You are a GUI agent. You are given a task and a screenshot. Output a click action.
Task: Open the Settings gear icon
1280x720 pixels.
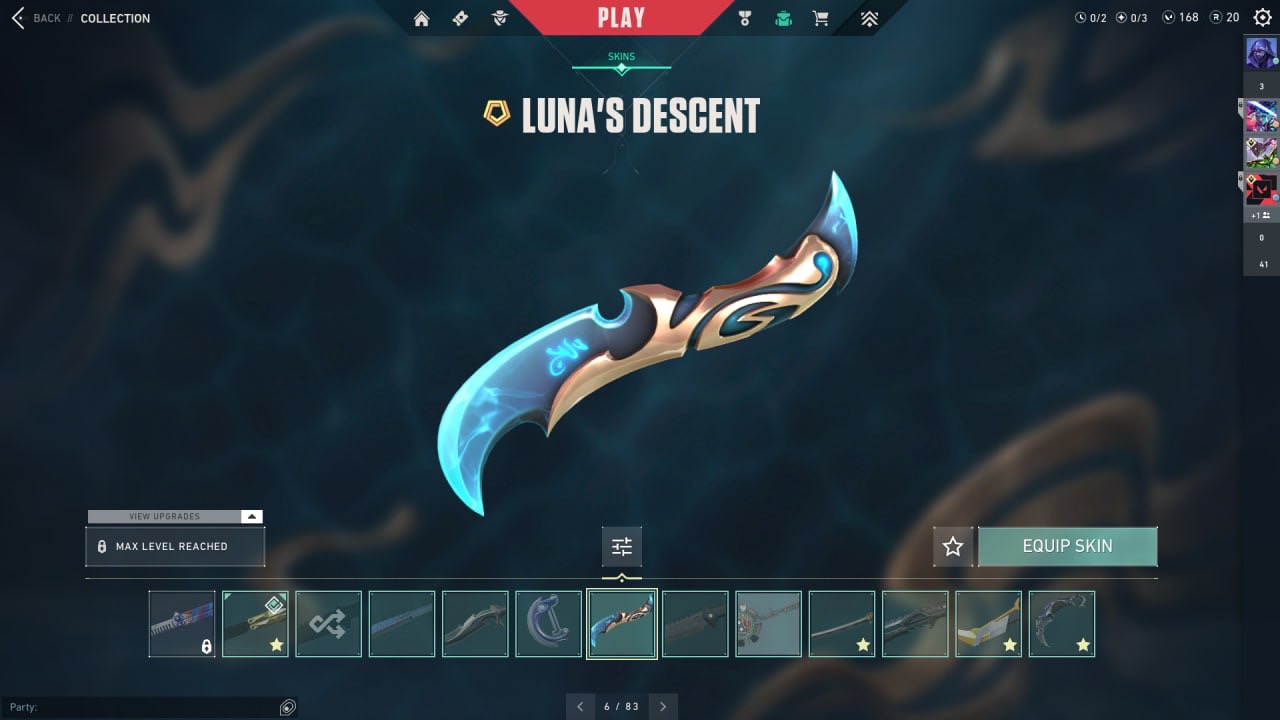[1262, 17]
